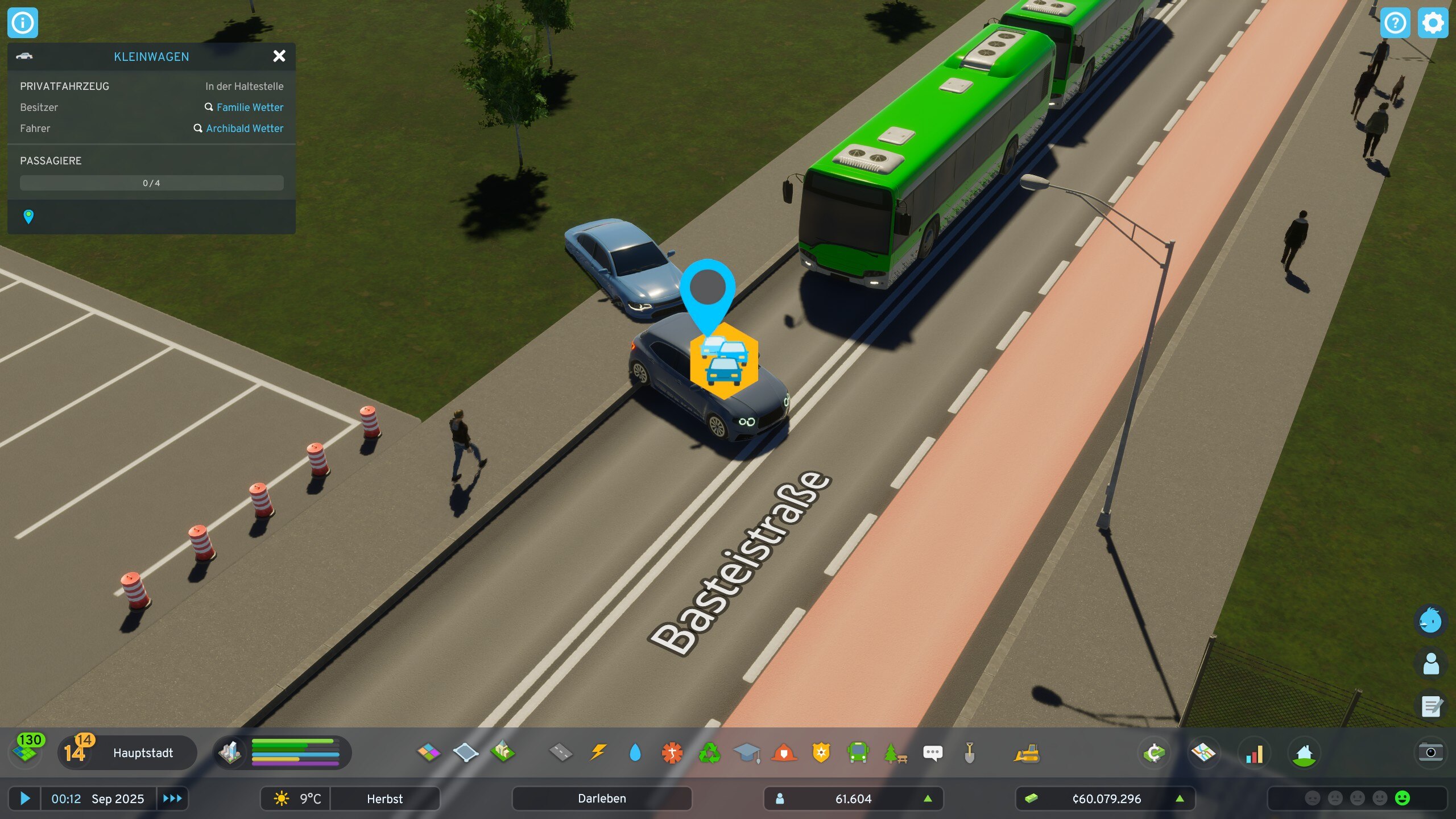
Task: Open the roads building menu
Action: [x=560, y=752]
